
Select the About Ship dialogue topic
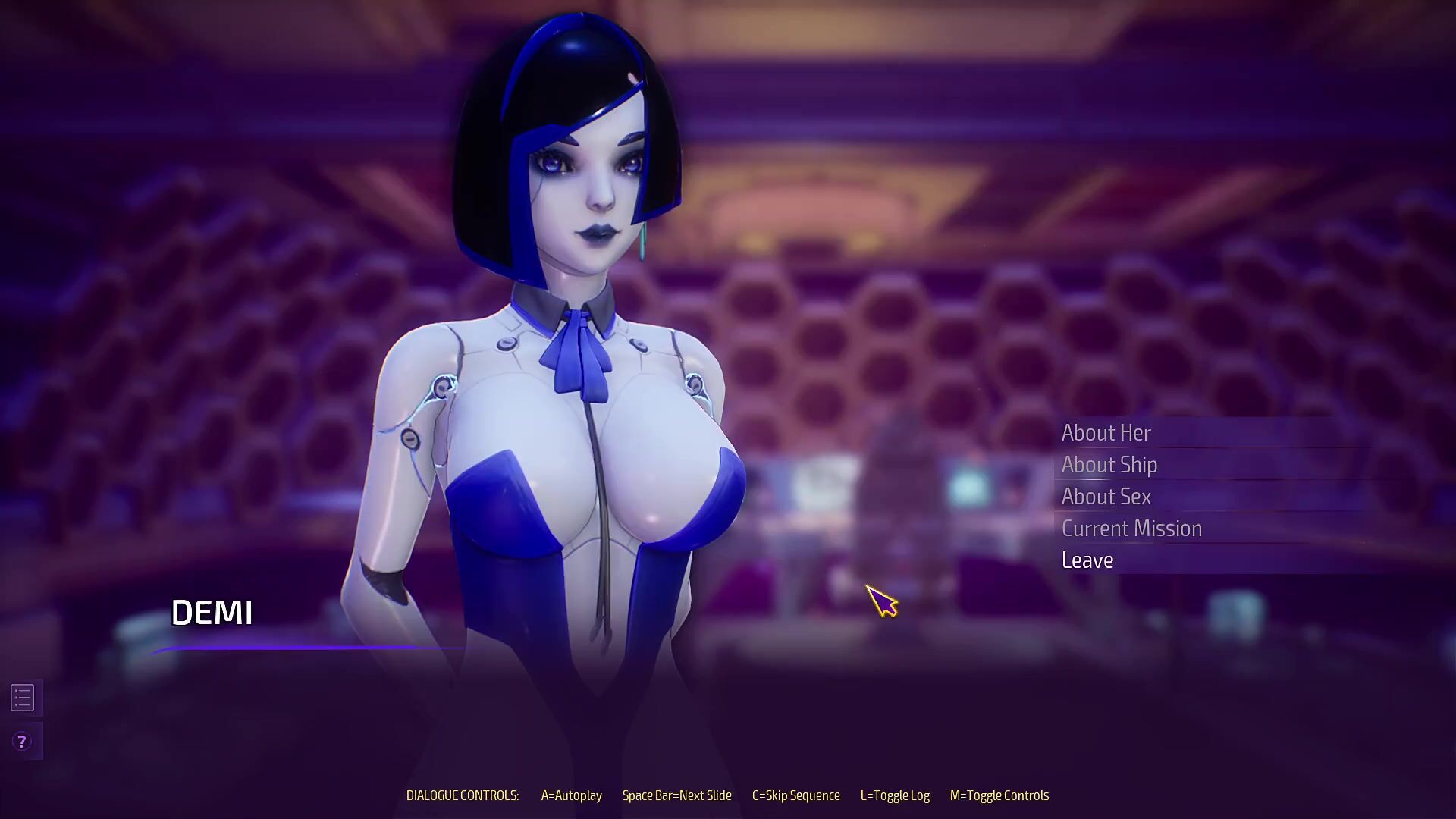coord(1109,465)
